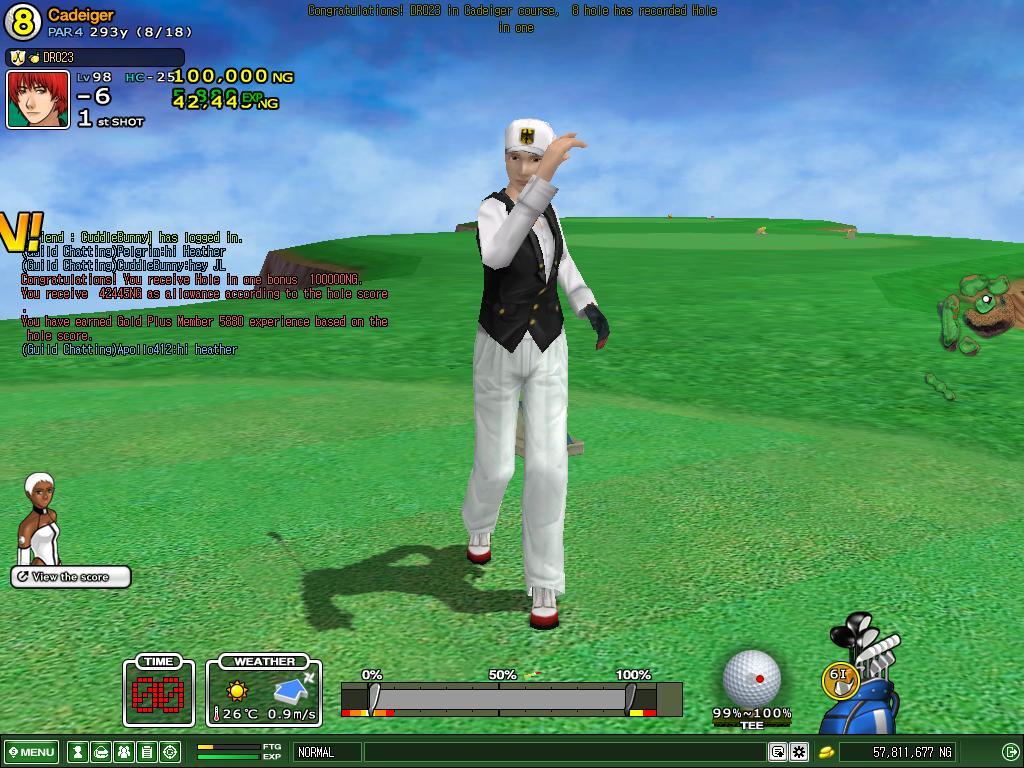The width and height of the screenshot is (1024, 768).
Task: Click the green exit arrow button
Action: [1010, 752]
